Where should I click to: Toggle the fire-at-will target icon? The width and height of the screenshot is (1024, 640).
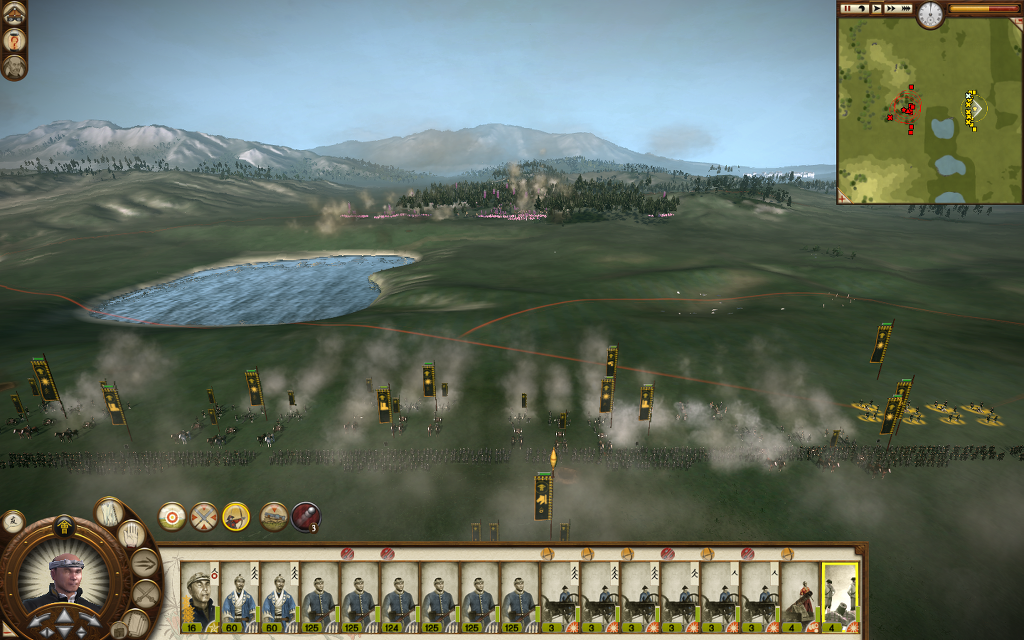(172, 516)
